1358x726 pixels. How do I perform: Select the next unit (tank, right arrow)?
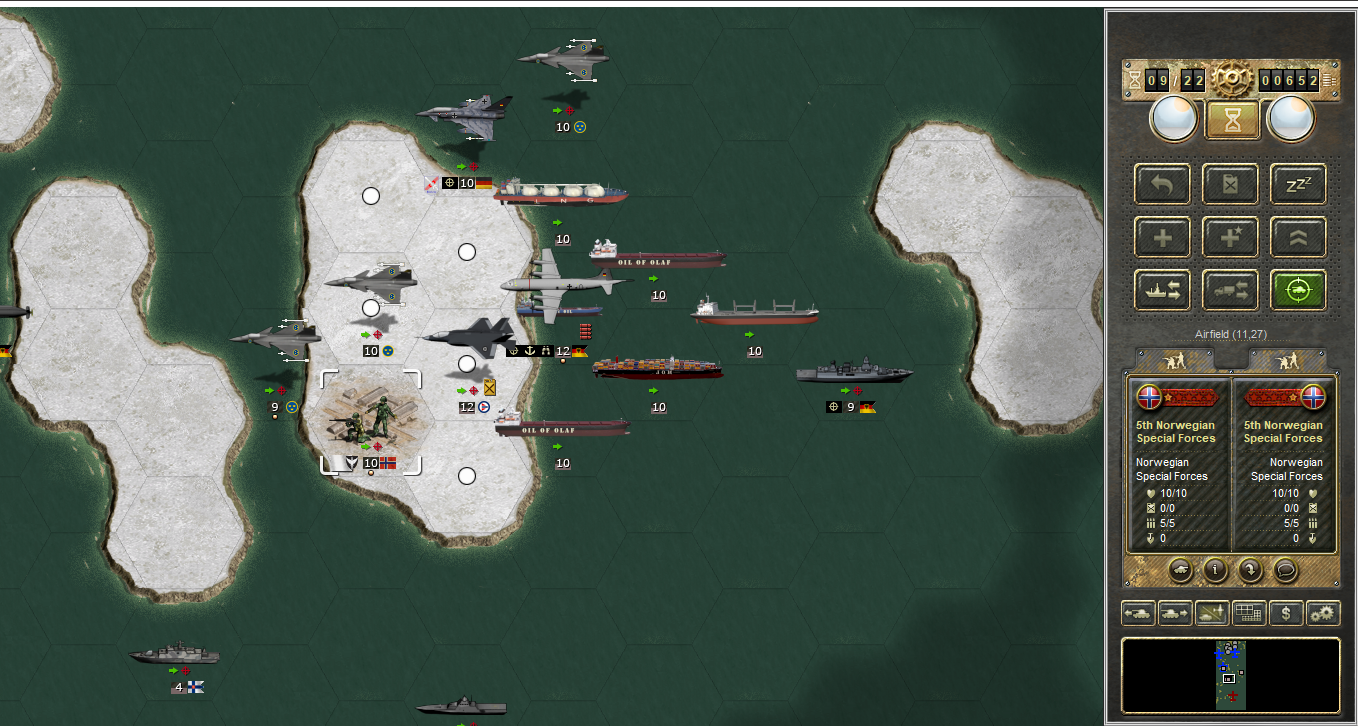pos(1175,613)
